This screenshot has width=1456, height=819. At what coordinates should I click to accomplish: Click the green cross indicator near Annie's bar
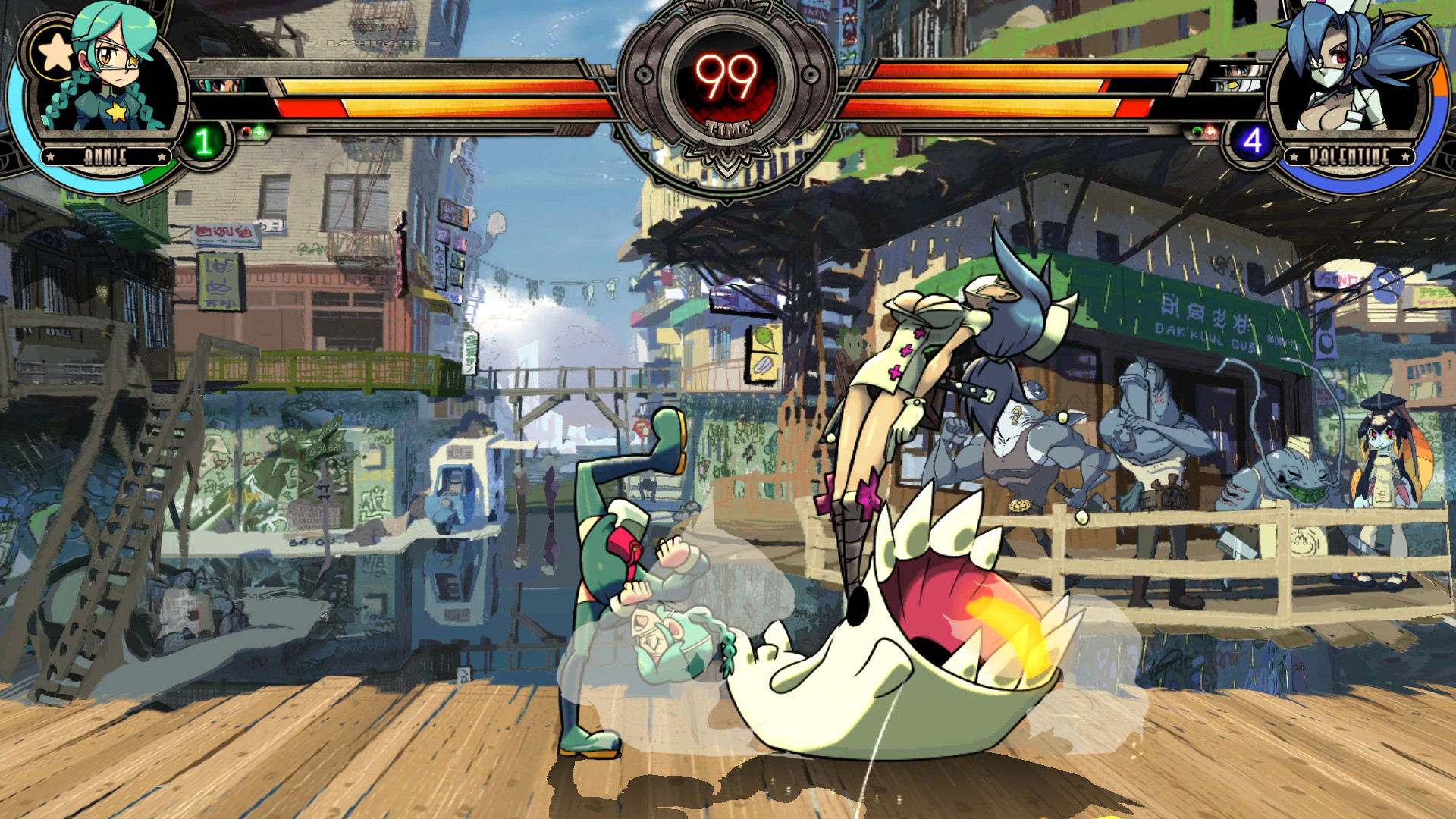pos(259,131)
